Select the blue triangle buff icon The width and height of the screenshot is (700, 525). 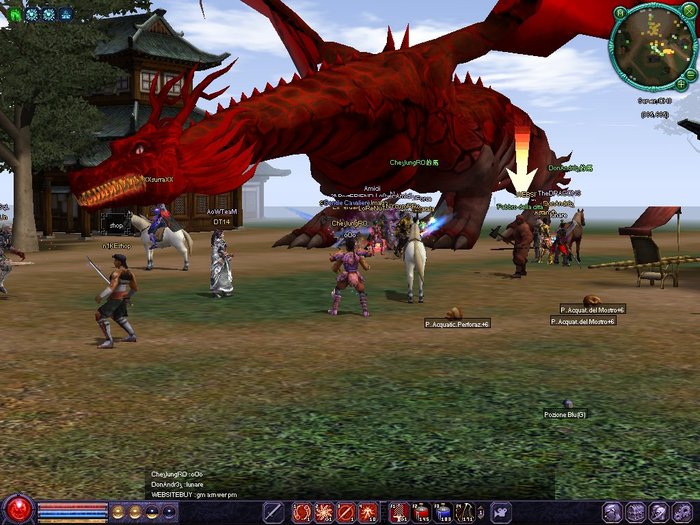click(x=66, y=14)
